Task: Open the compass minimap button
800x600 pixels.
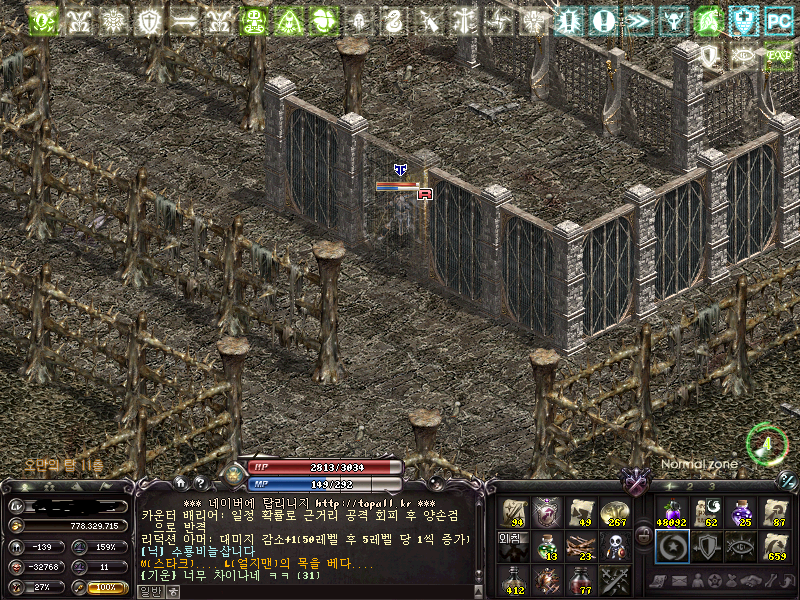Action: coord(766,443)
